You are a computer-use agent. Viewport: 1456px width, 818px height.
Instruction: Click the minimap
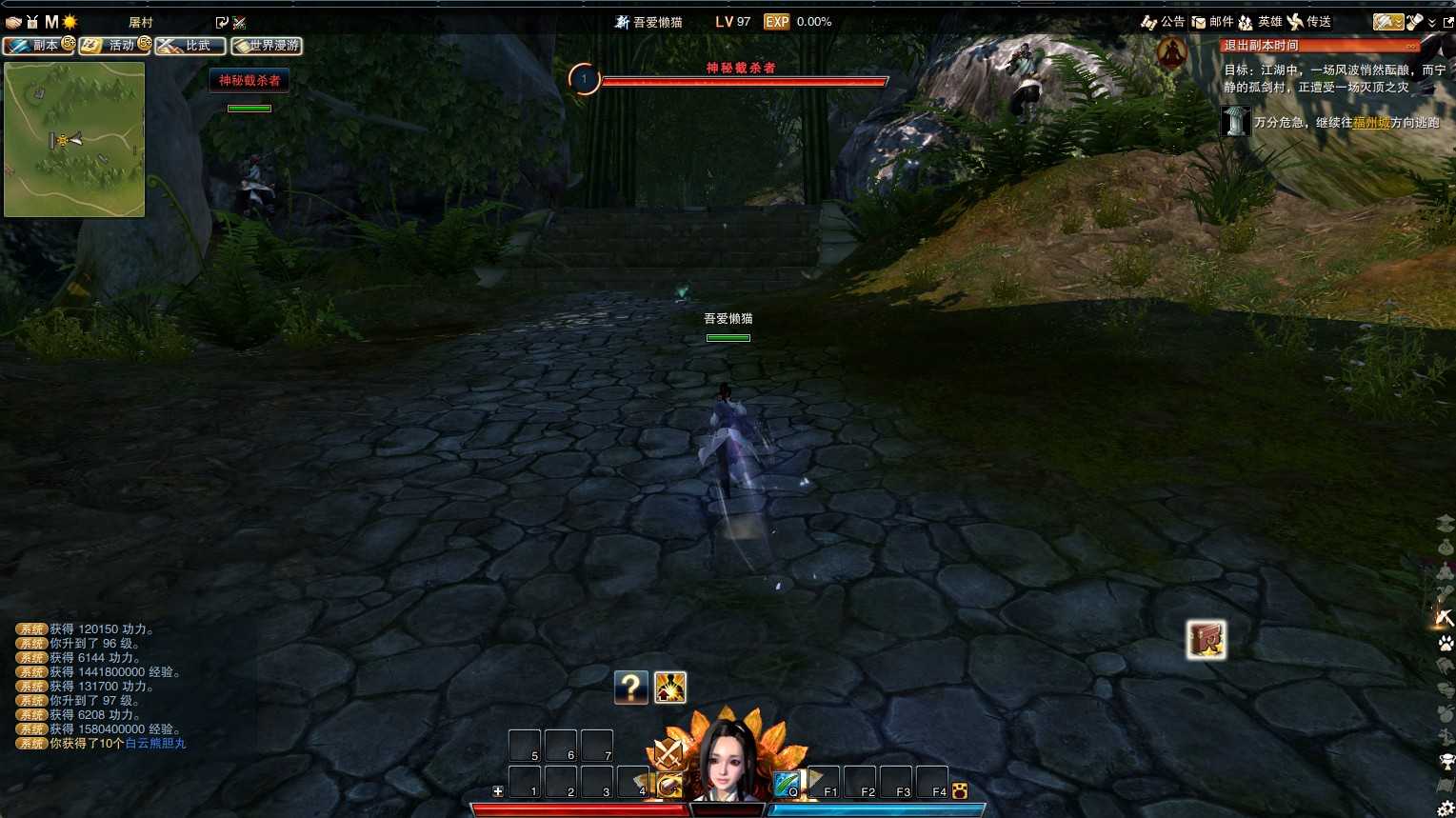tap(74, 139)
